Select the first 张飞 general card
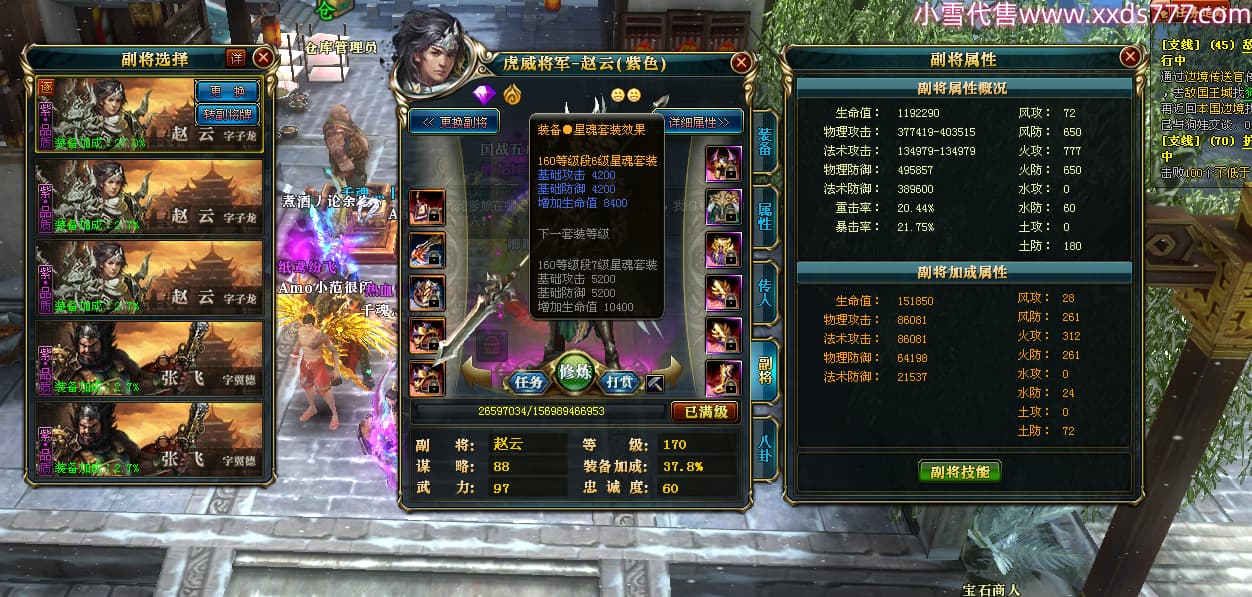 pos(150,357)
